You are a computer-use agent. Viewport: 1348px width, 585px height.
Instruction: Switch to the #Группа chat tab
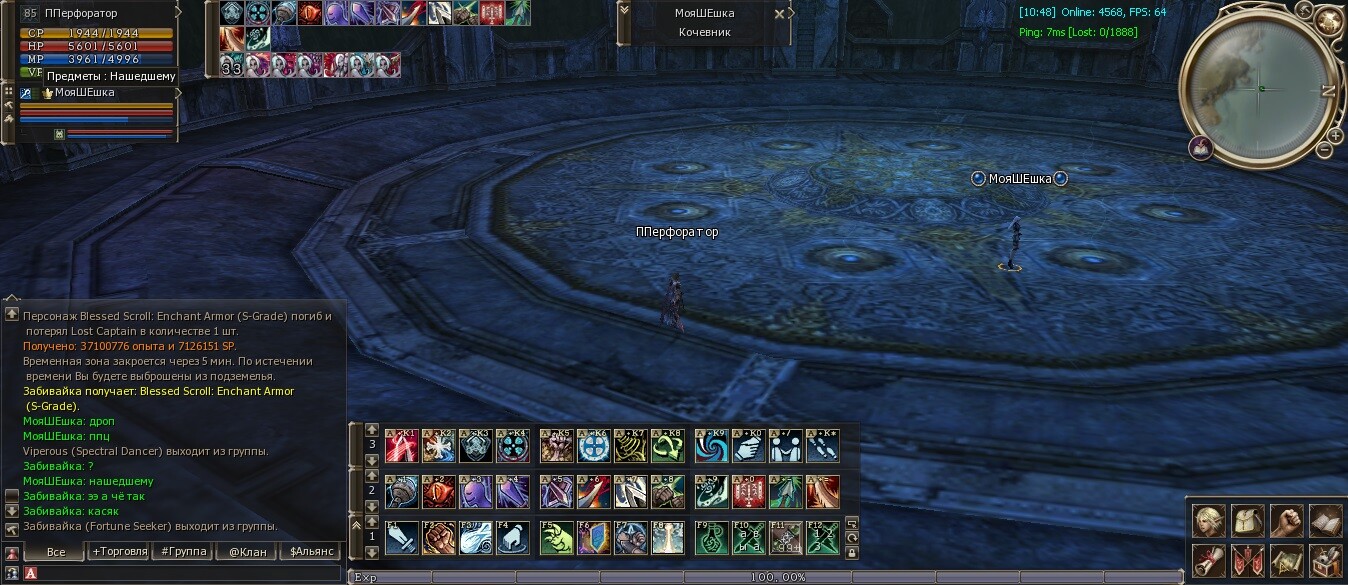click(x=183, y=551)
